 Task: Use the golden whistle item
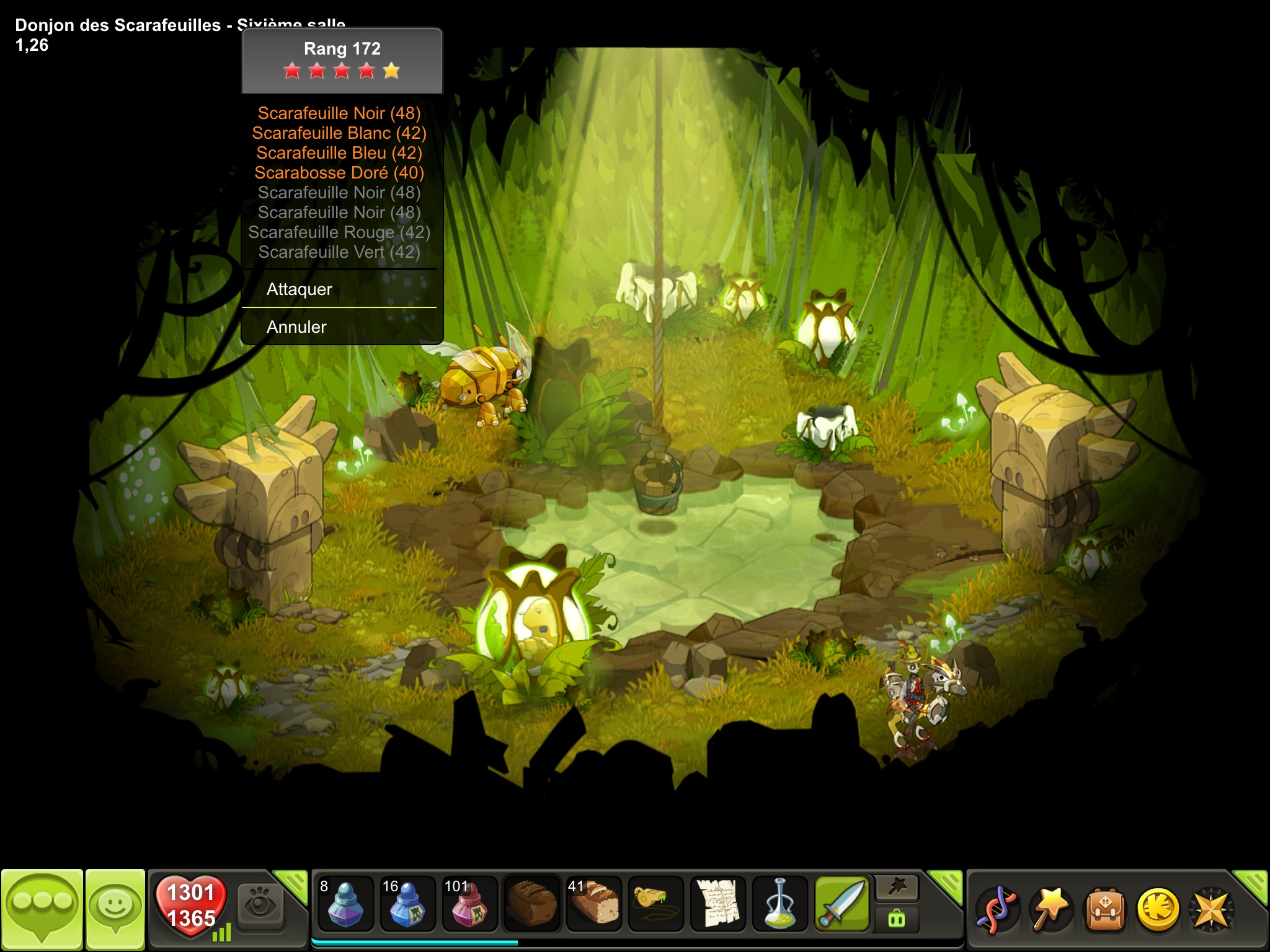[655, 904]
